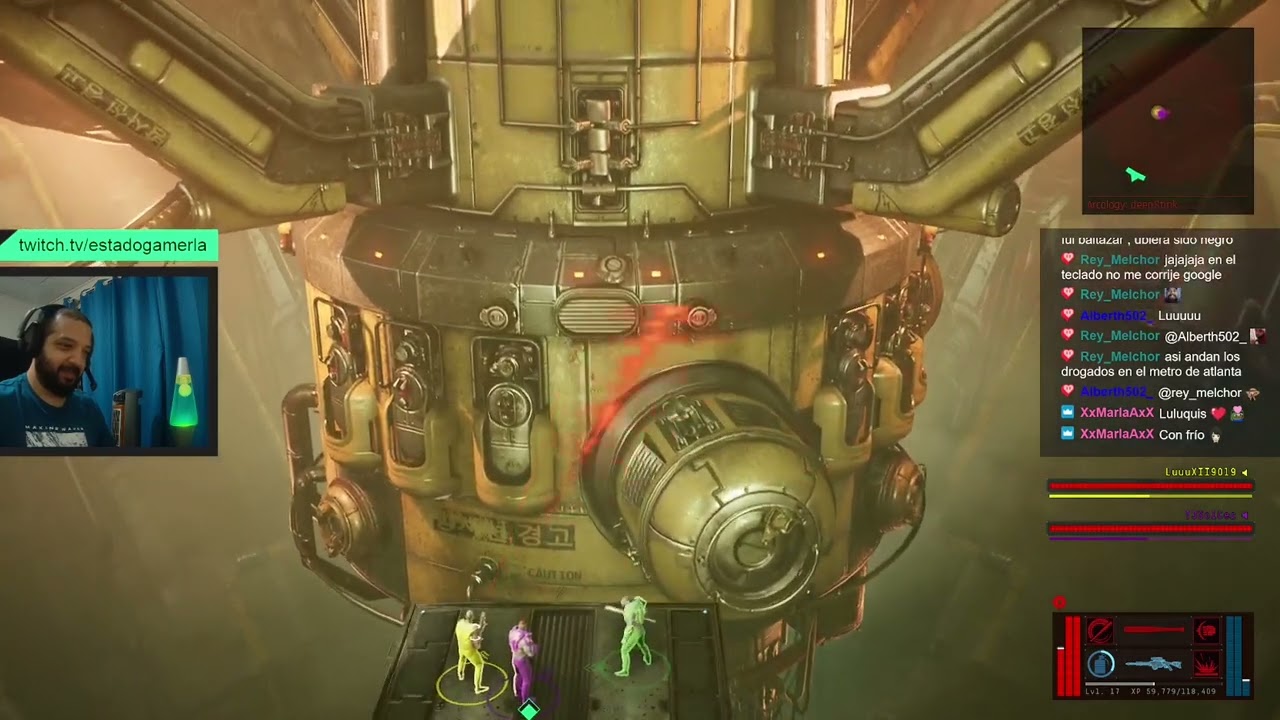Activate the blue grenade tactical icon
Screen dimensions: 1280x720
[1101, 663]
